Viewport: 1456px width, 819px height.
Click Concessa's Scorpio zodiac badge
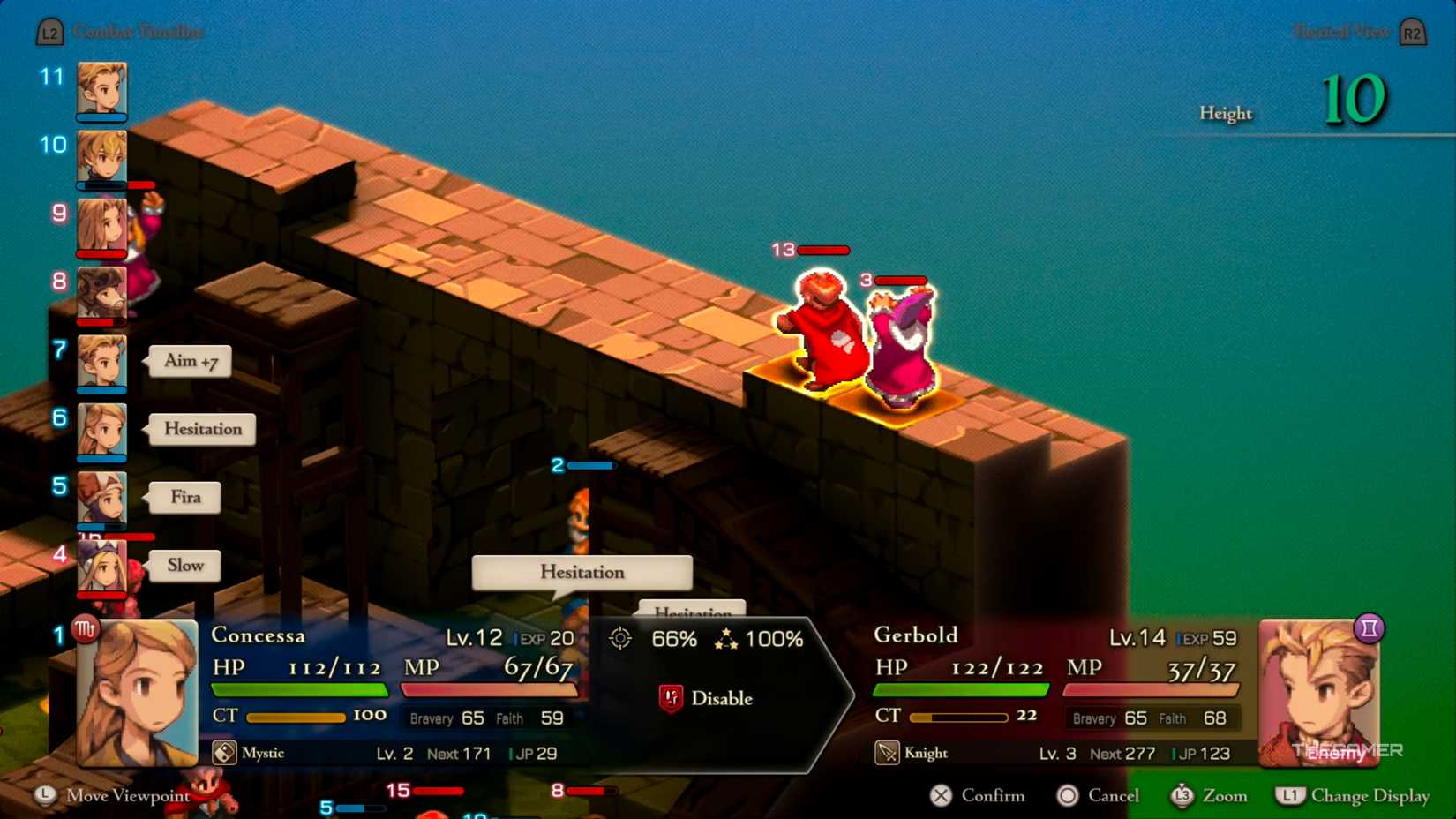click(x=86, y=629)
